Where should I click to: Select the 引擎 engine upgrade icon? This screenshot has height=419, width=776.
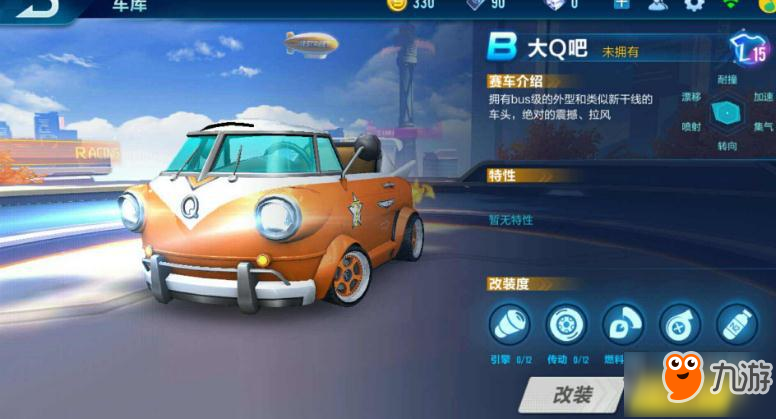tap(509, 325)
